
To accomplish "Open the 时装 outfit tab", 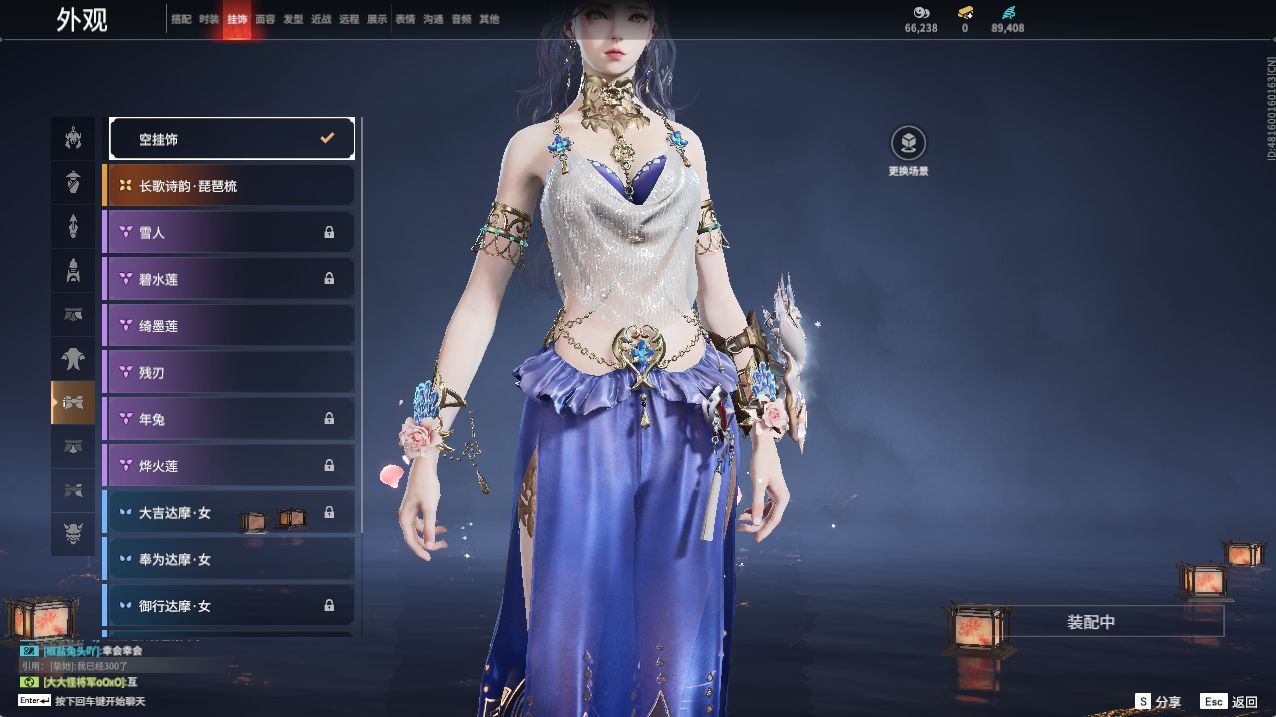I will click(209, 19).
